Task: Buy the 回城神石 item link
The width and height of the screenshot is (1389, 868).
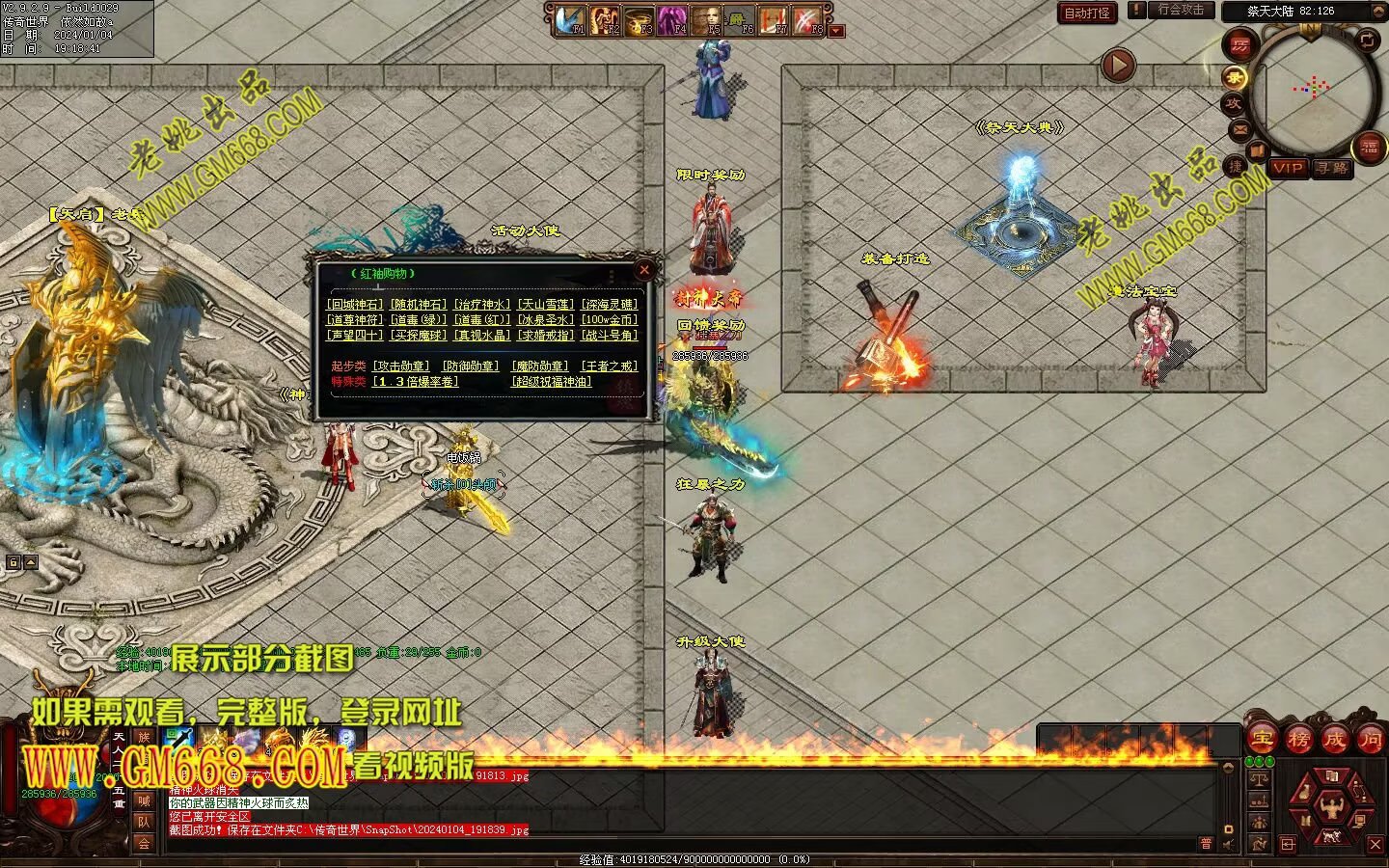Action: [354, 305]
